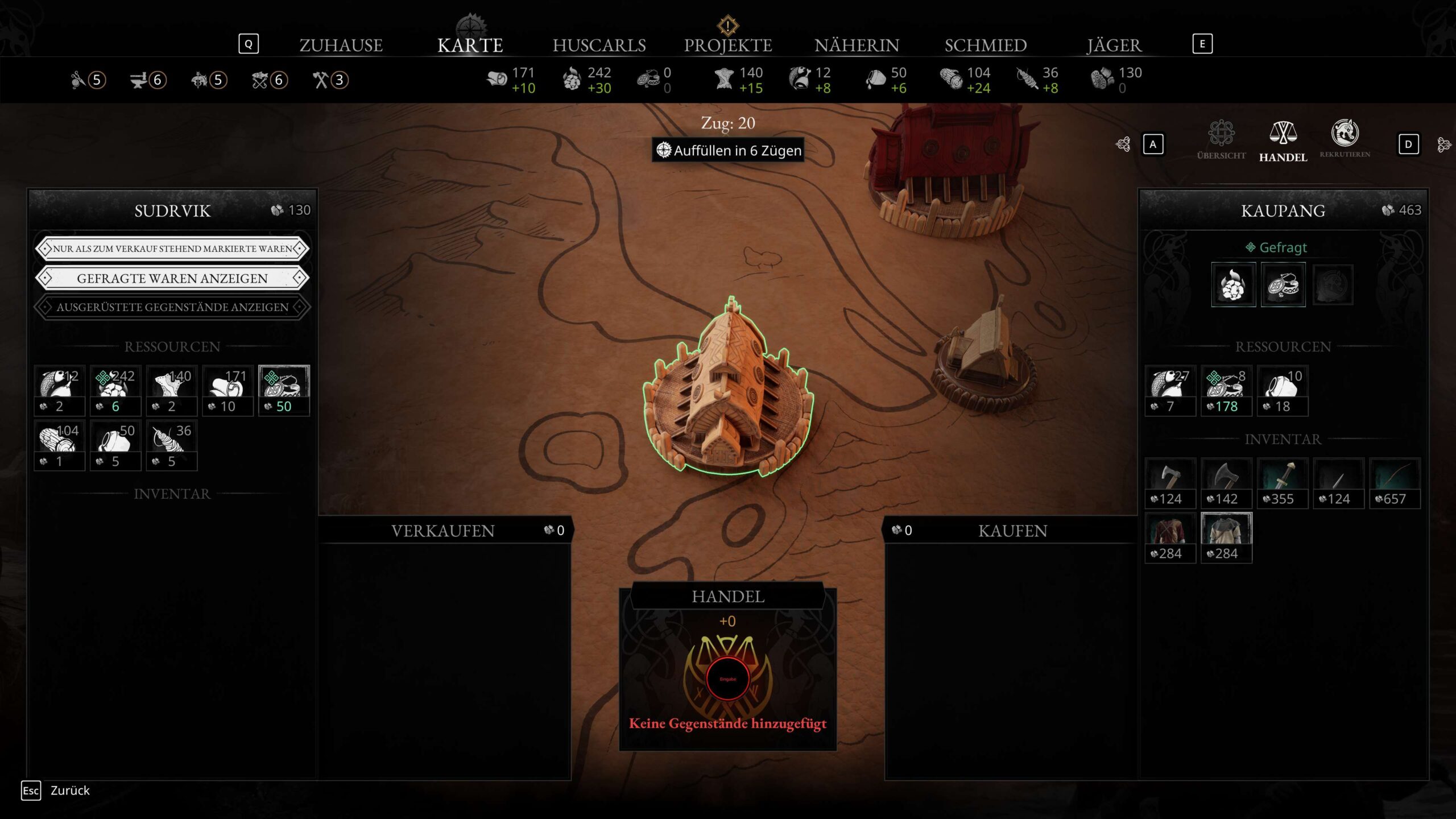Confirm trade with the scales button
The height and width of the screenshot is (819, 1456).
coord(727,678)
